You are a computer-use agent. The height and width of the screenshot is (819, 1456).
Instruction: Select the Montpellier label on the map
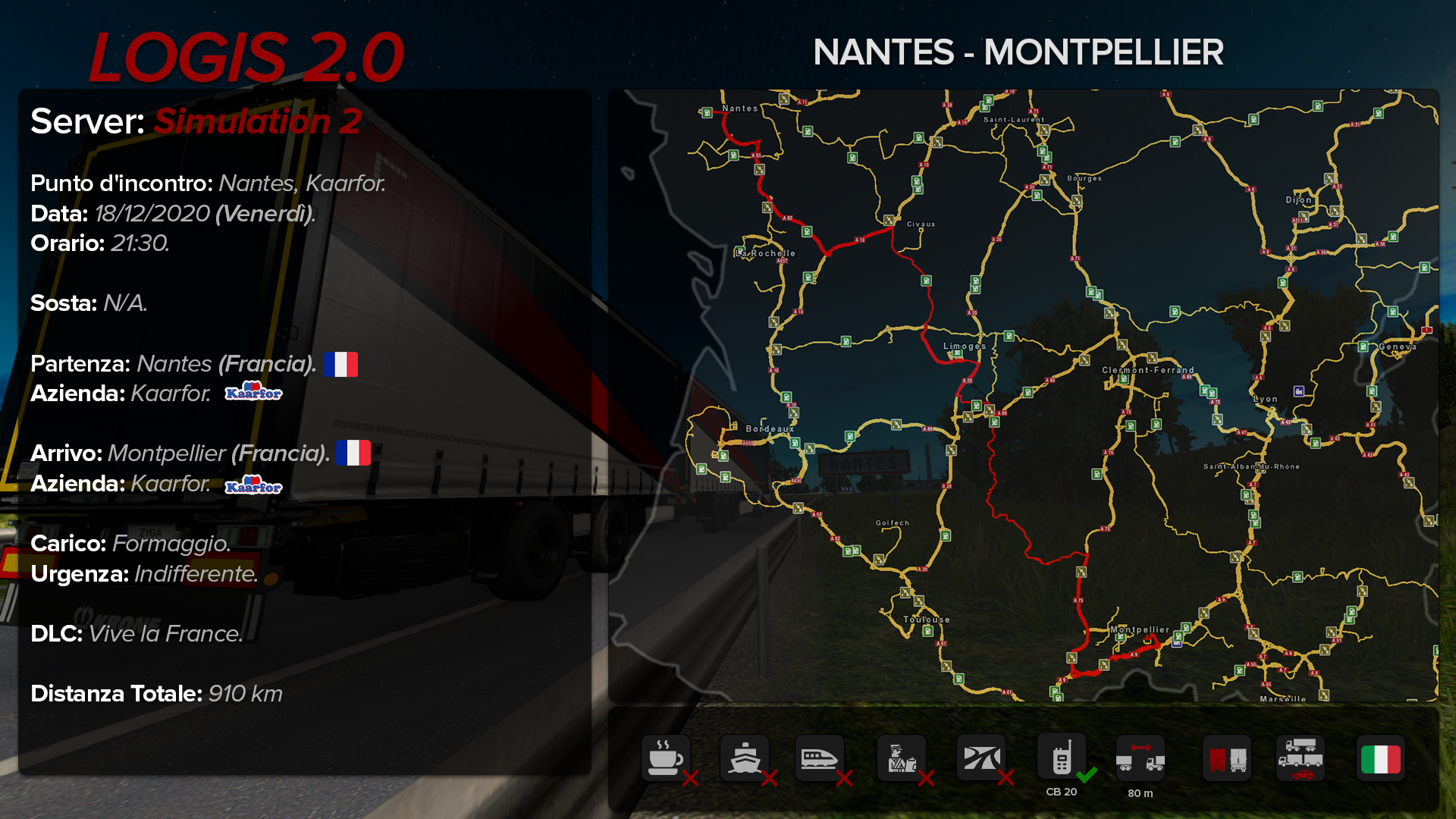(x=1140, y=629)
